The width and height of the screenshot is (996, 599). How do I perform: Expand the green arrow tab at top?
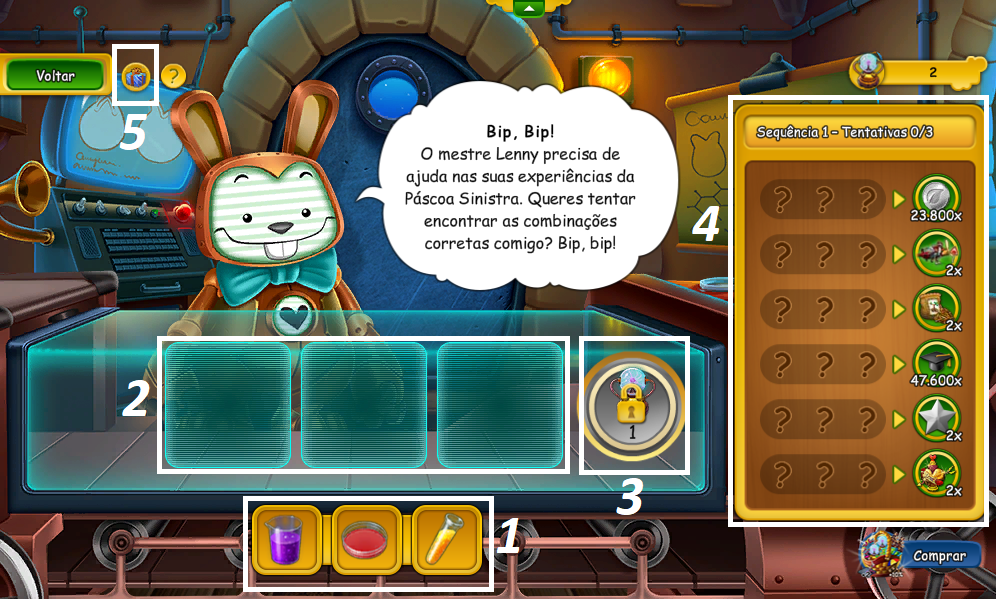528,8
